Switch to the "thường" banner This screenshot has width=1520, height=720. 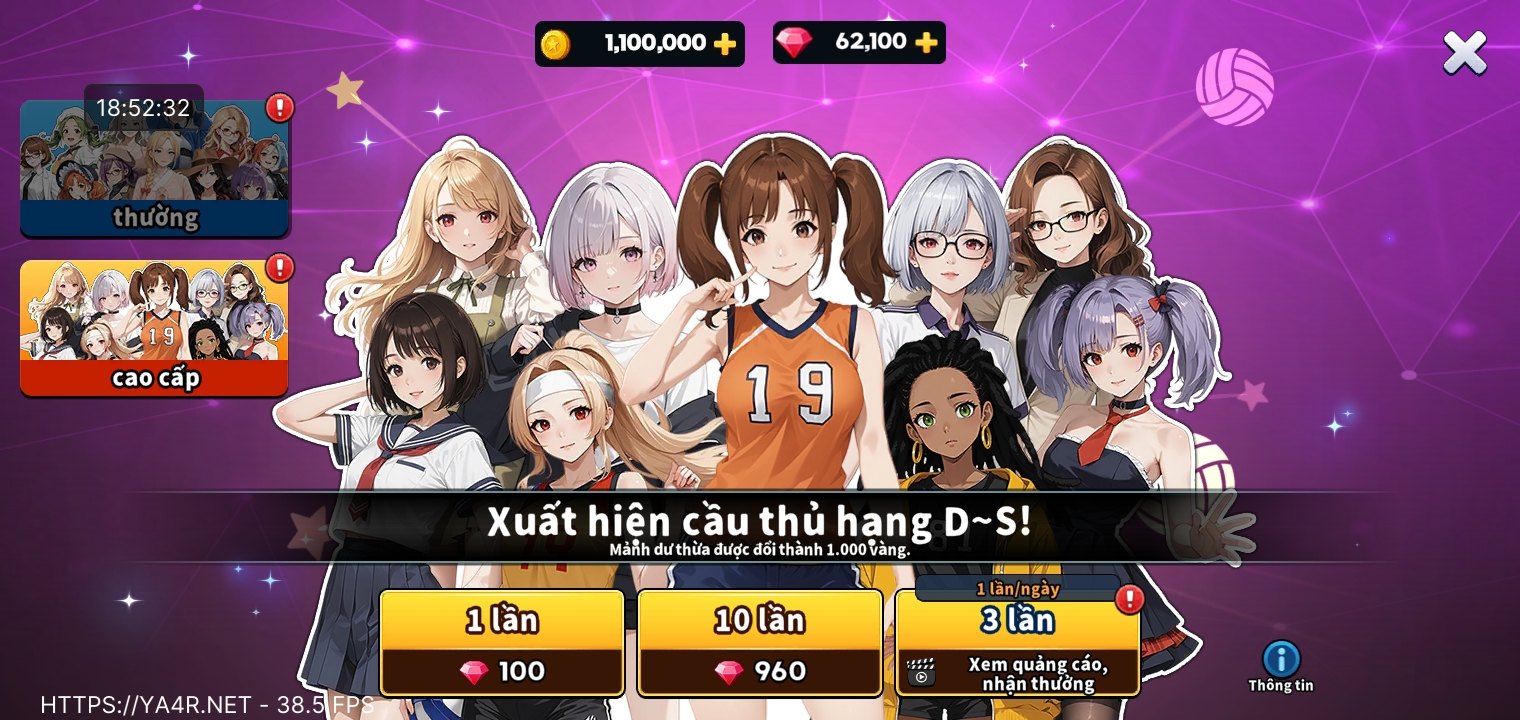click(155, 168)
